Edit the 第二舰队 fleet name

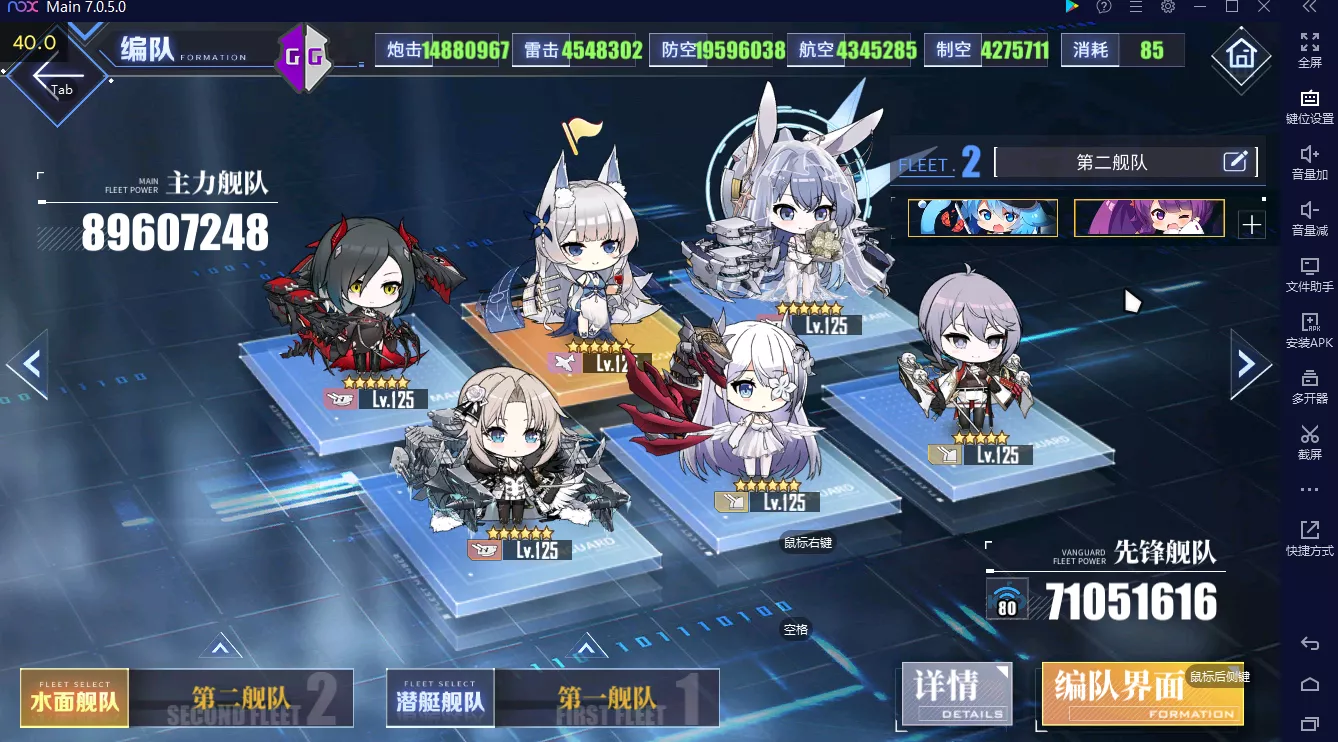[x=1235, y=161]
